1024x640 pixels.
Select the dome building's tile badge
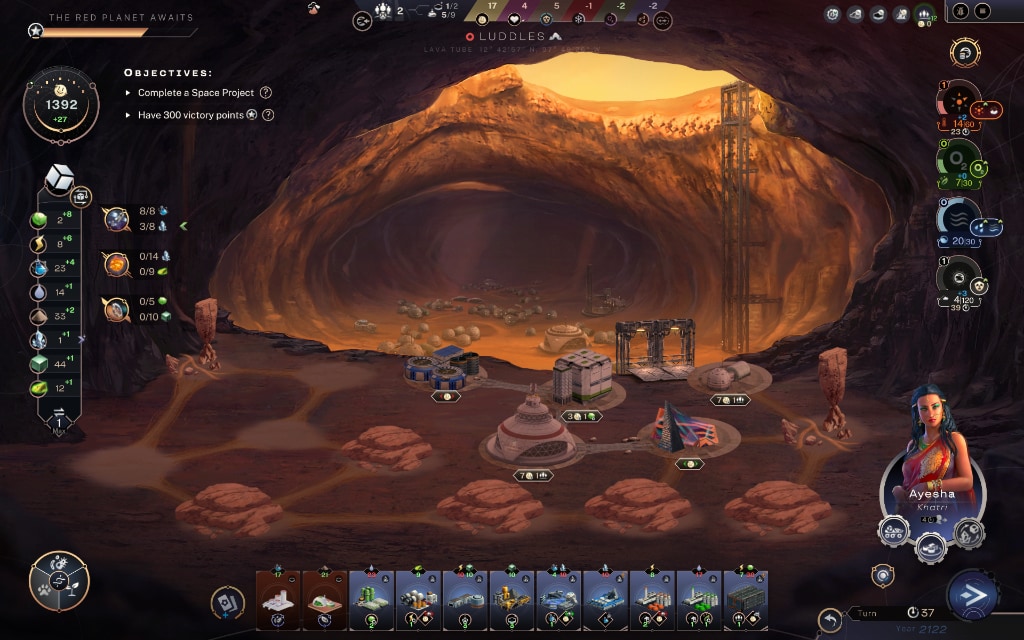pyautogui.click(x=528, y=475)
